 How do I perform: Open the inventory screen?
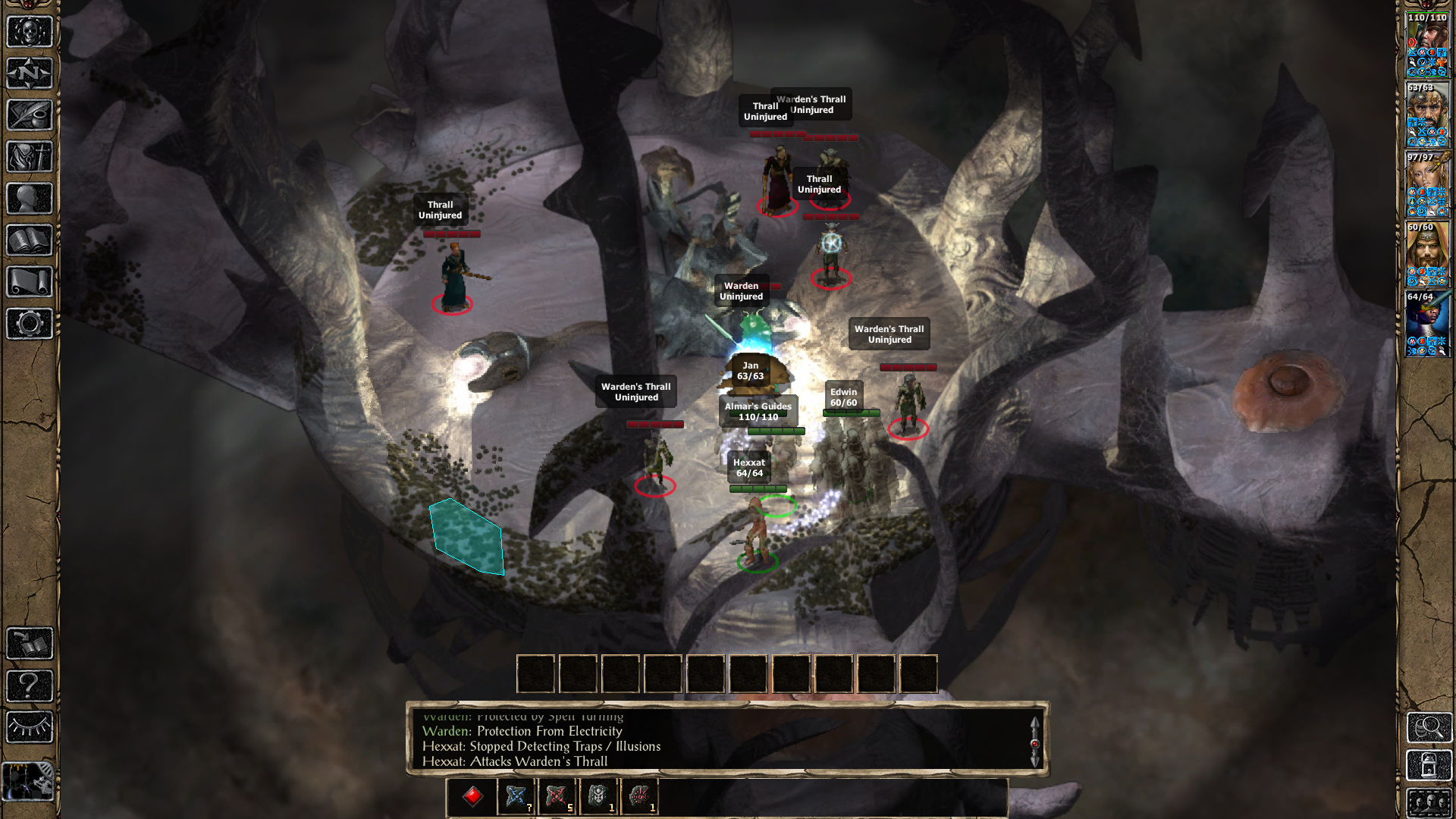pos(30,157)
